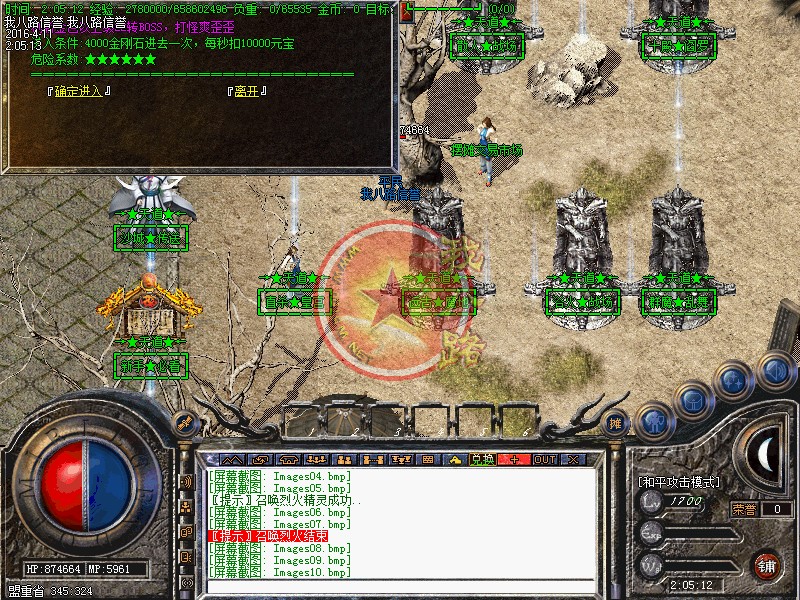Click the OUT button on the chat toolbar
800x600 pixels.
pyautogui.click(x=544, y=459)
